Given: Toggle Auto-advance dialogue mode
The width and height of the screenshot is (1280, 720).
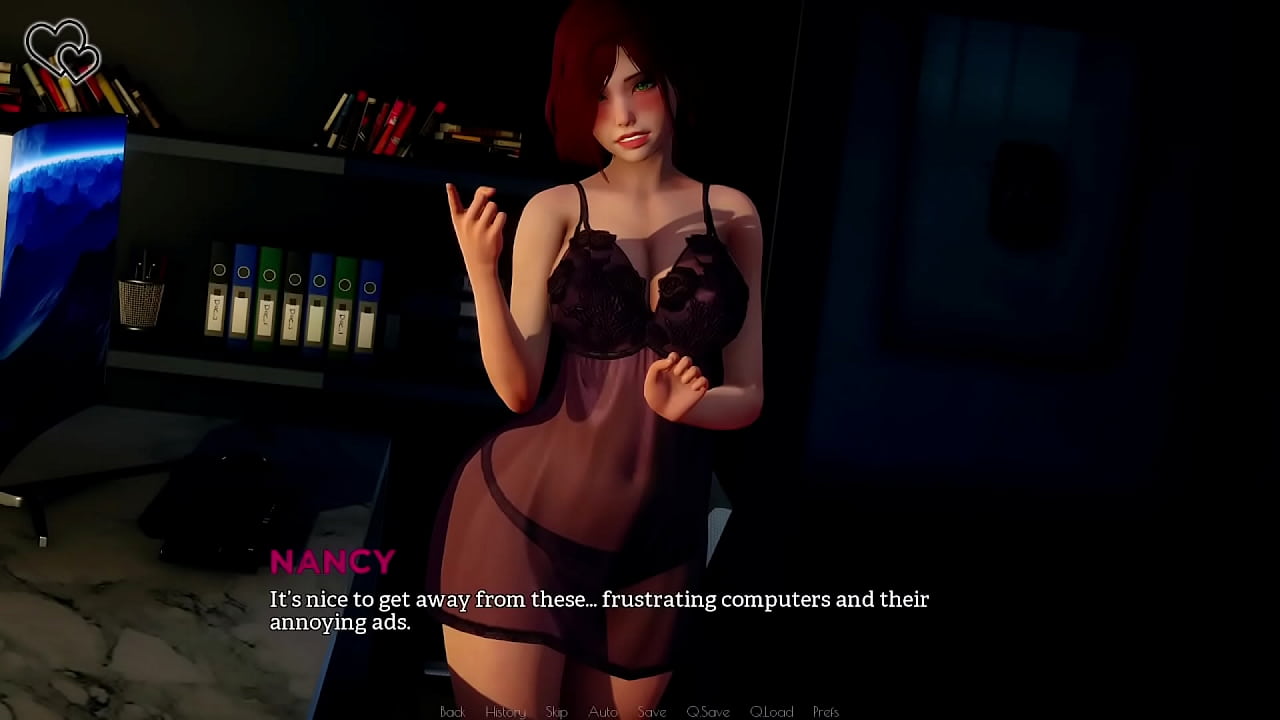Looking at the screenshot, I should pos(603,712).
